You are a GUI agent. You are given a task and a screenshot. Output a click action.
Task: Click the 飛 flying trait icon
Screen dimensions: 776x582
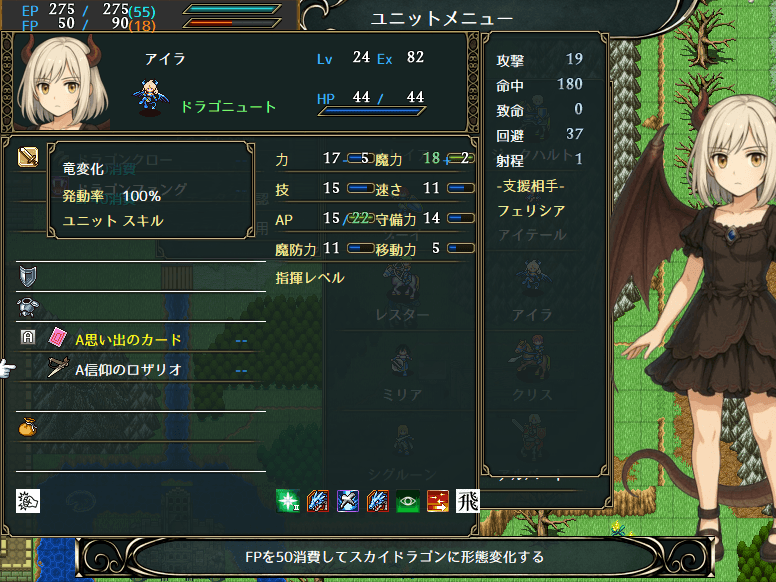pos(468,500)
